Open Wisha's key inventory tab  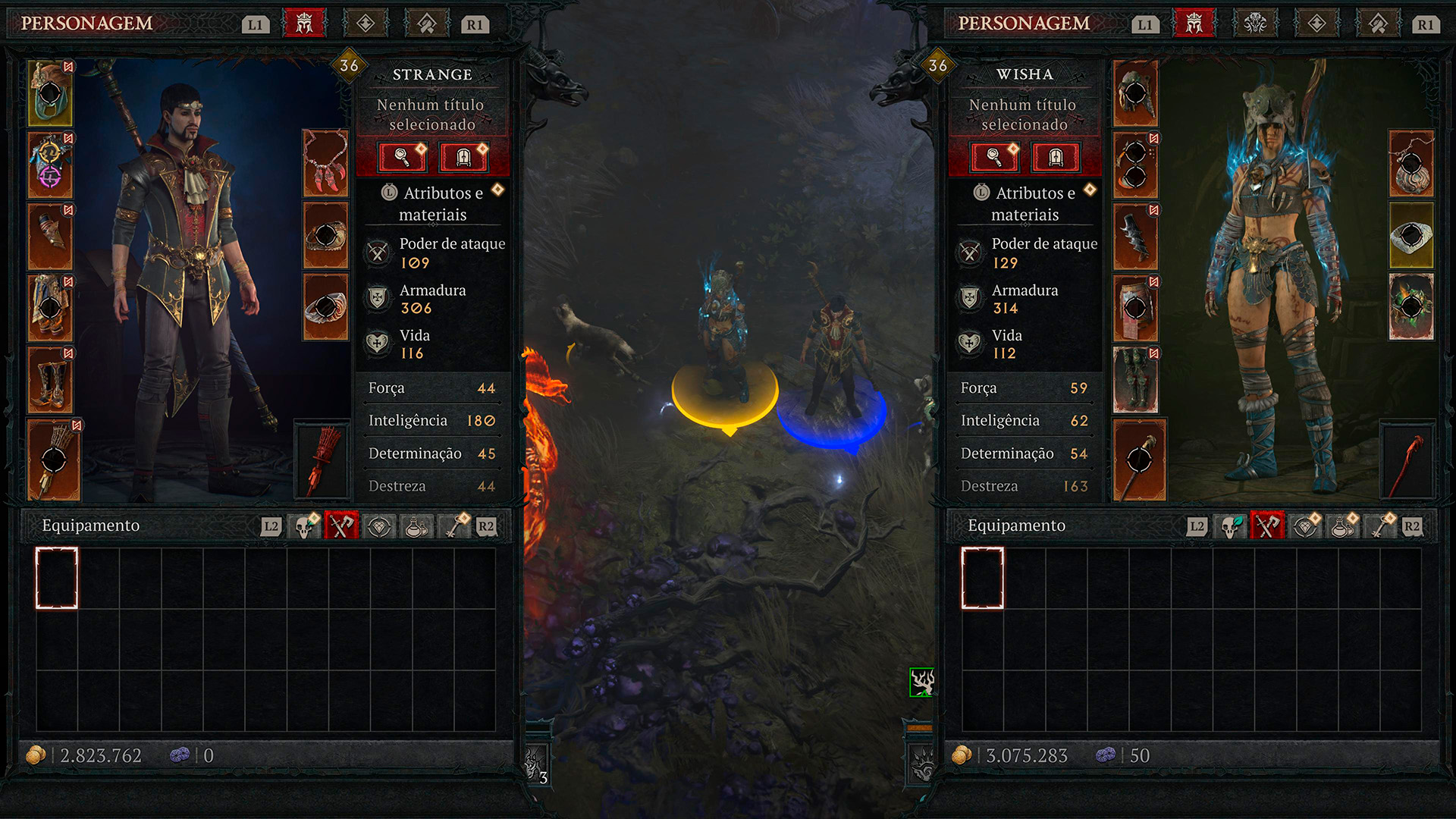click(1382, 526)
